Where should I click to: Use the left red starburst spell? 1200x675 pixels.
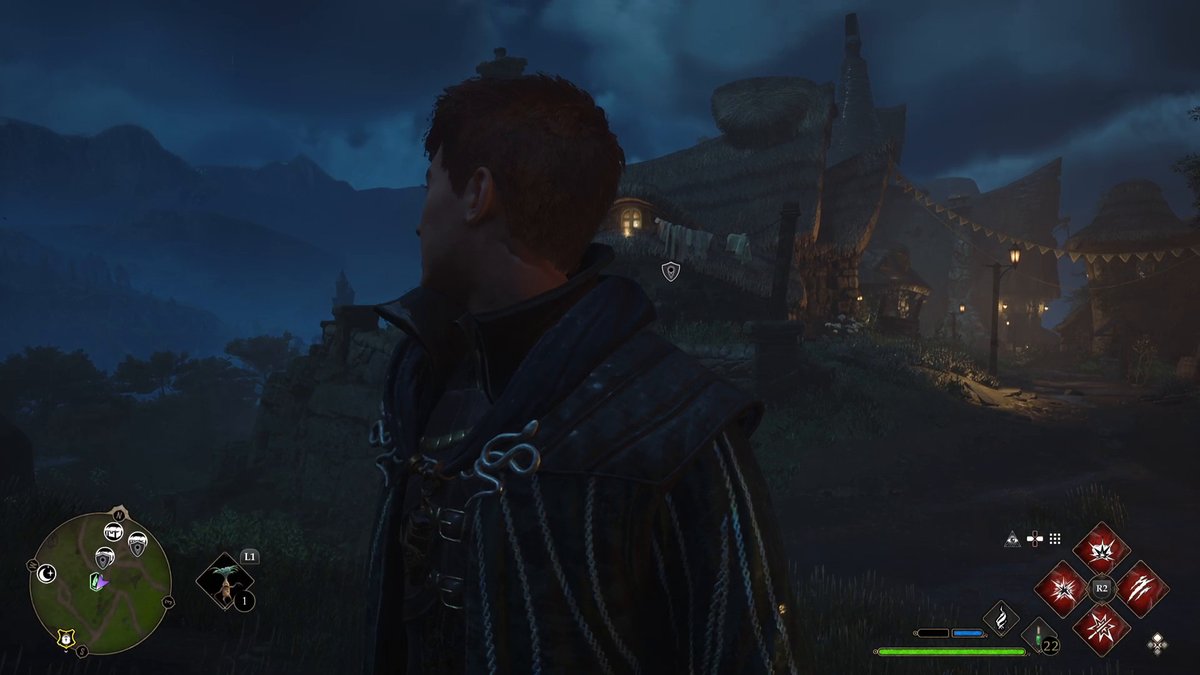pyautogui.click(x=1061, y=589)
